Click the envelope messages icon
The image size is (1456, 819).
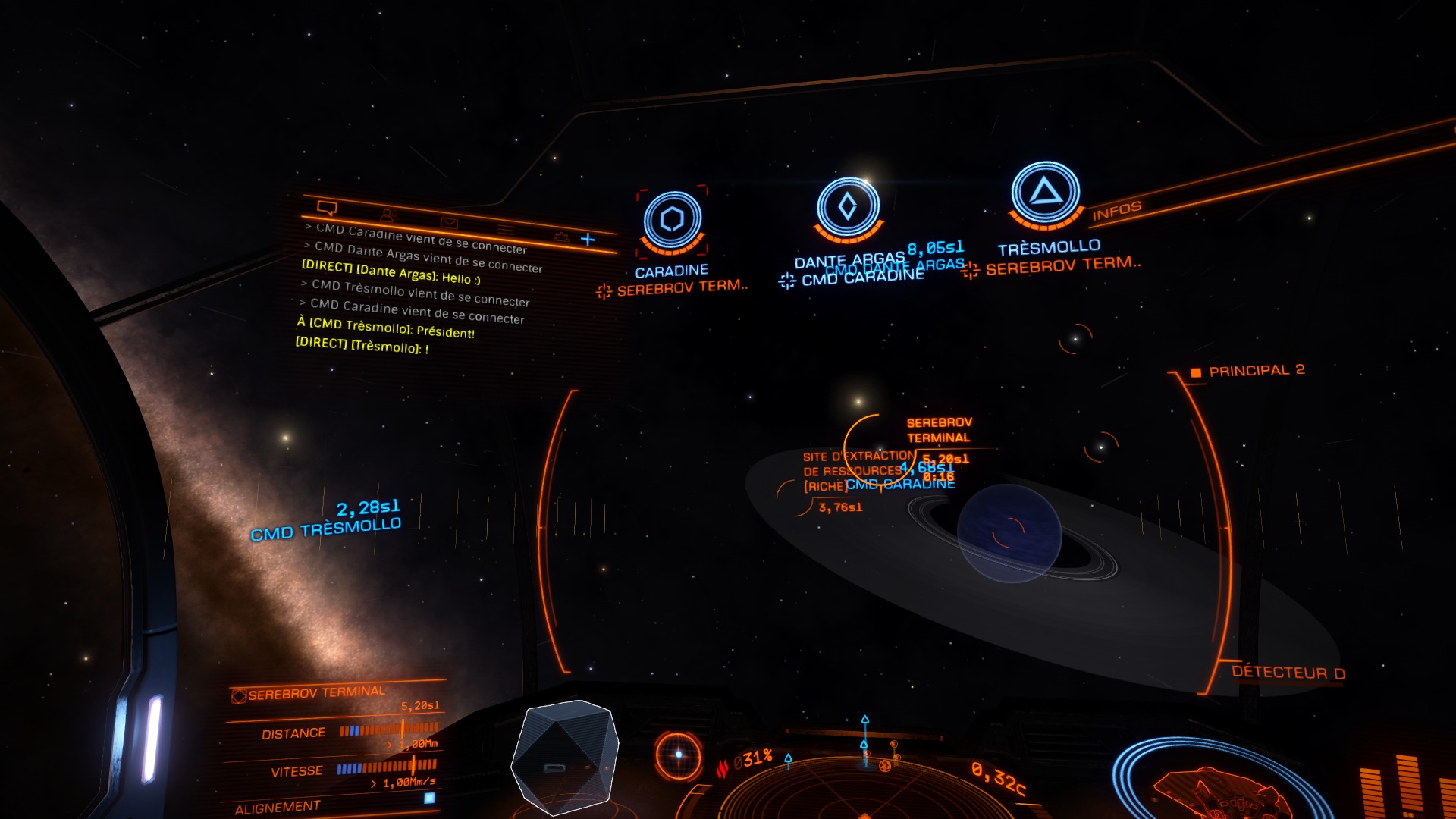pyautogui.click(x=449, y=223)
